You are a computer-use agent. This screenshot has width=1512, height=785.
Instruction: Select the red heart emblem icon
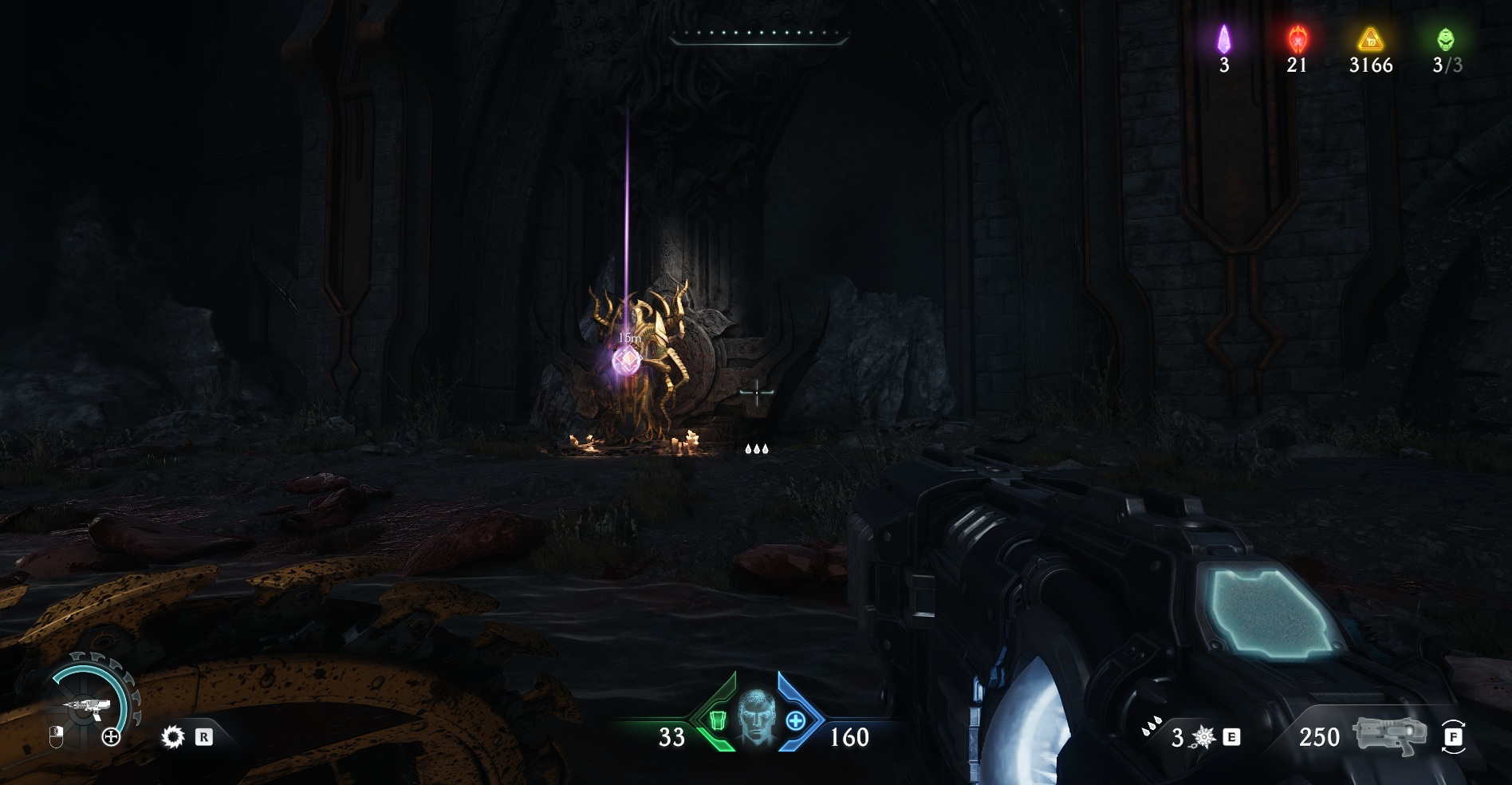pos(1297,37)
